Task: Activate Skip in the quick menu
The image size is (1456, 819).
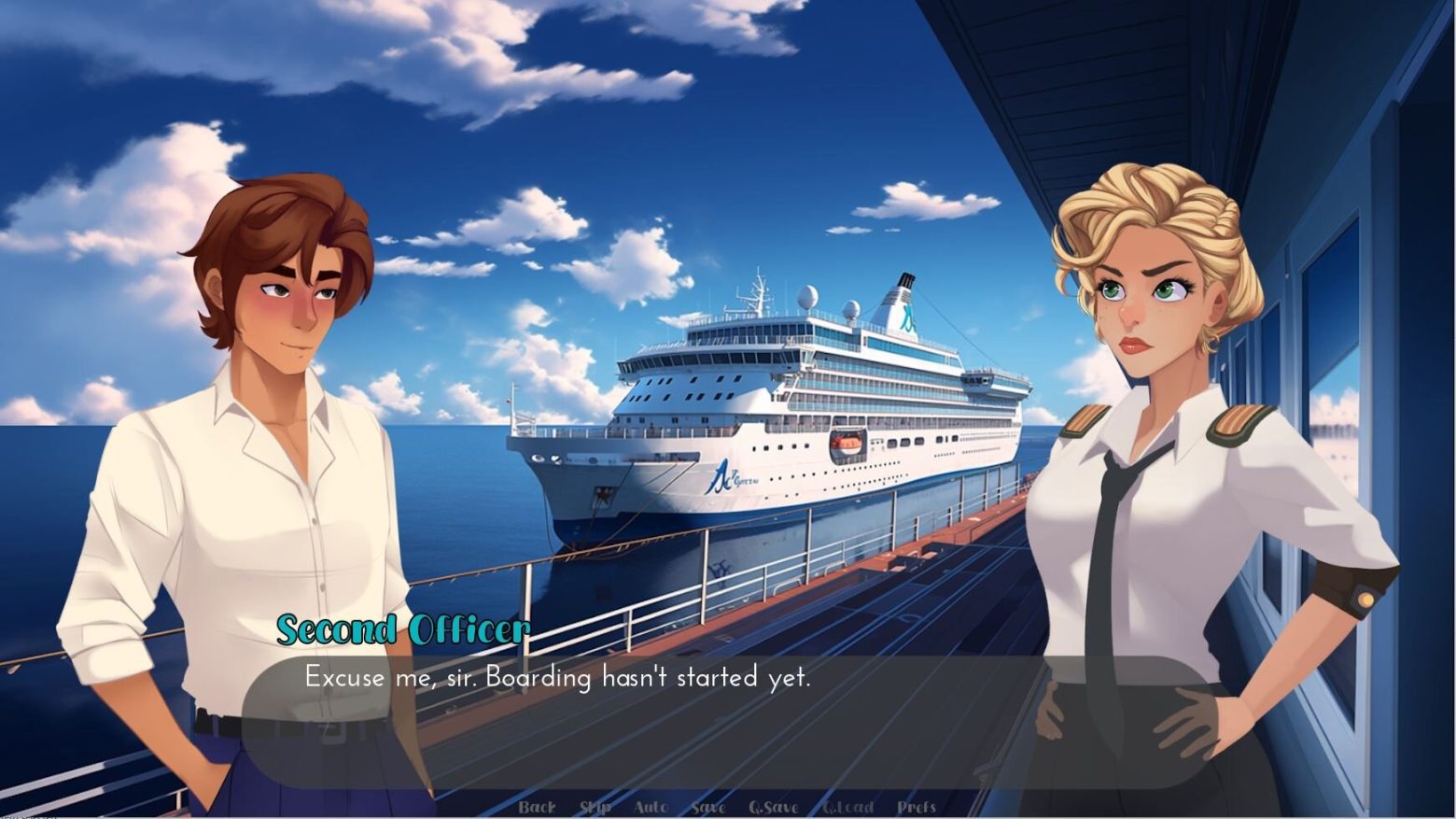Action: (x=595, y=807)
